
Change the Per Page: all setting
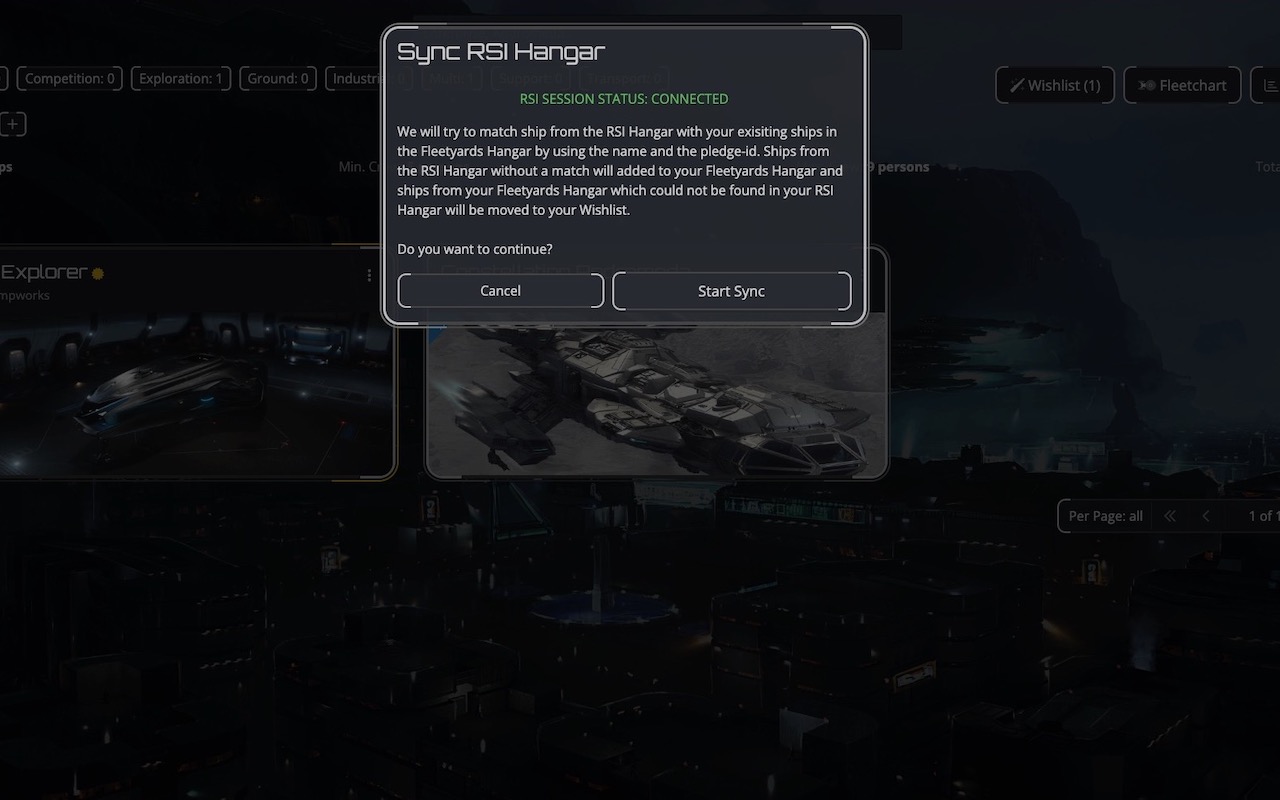pos(1105,516)
